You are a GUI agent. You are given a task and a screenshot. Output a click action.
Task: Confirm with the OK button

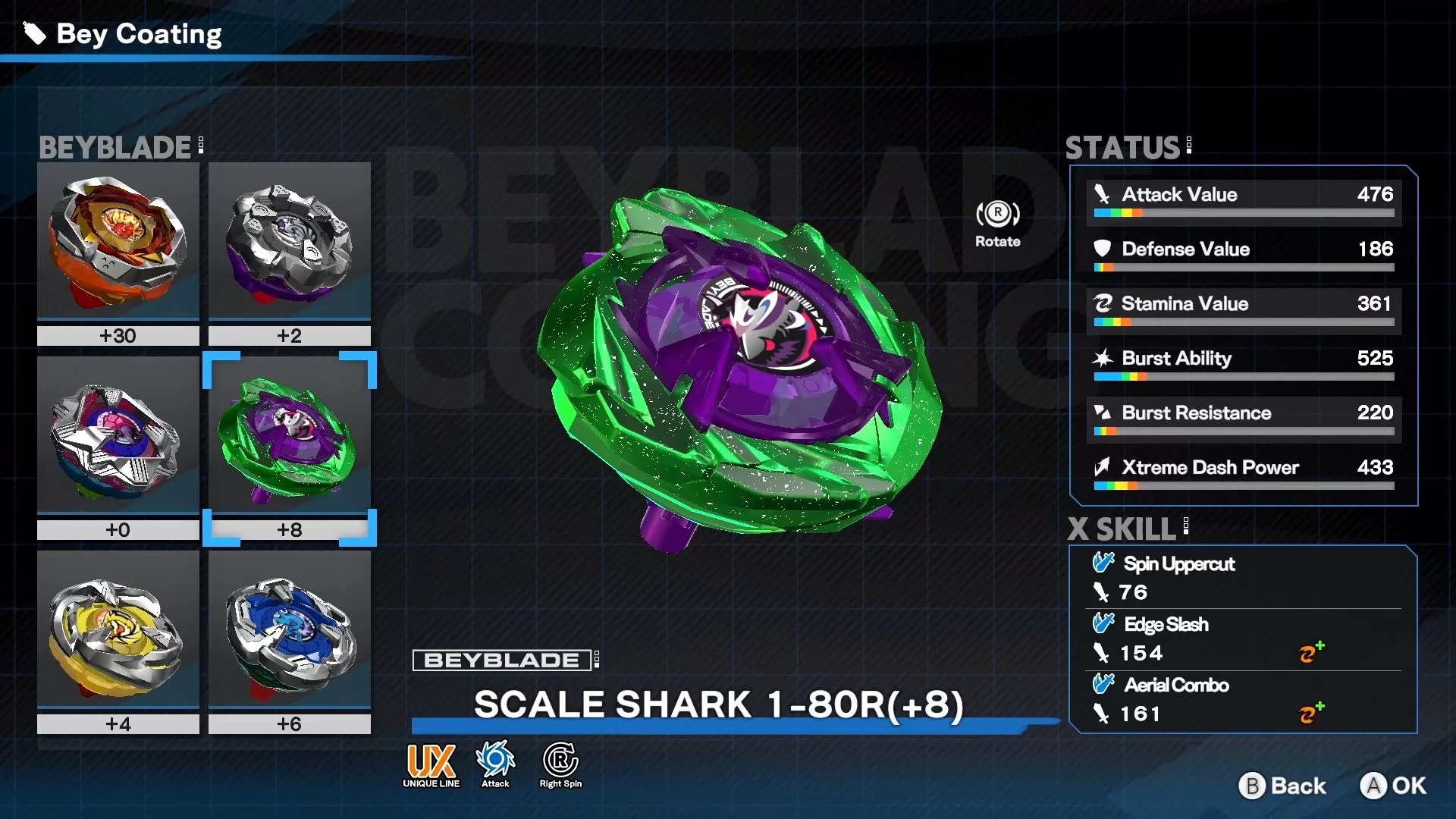[1392, 786]
